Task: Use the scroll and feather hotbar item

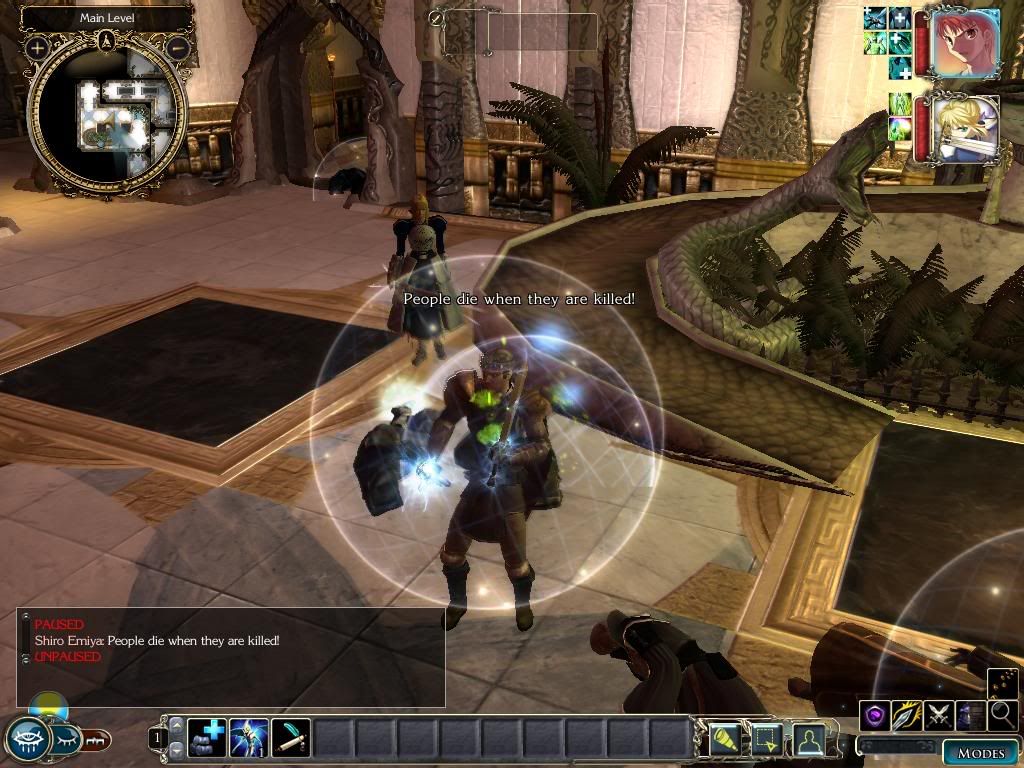Action: tap(290, 739)
